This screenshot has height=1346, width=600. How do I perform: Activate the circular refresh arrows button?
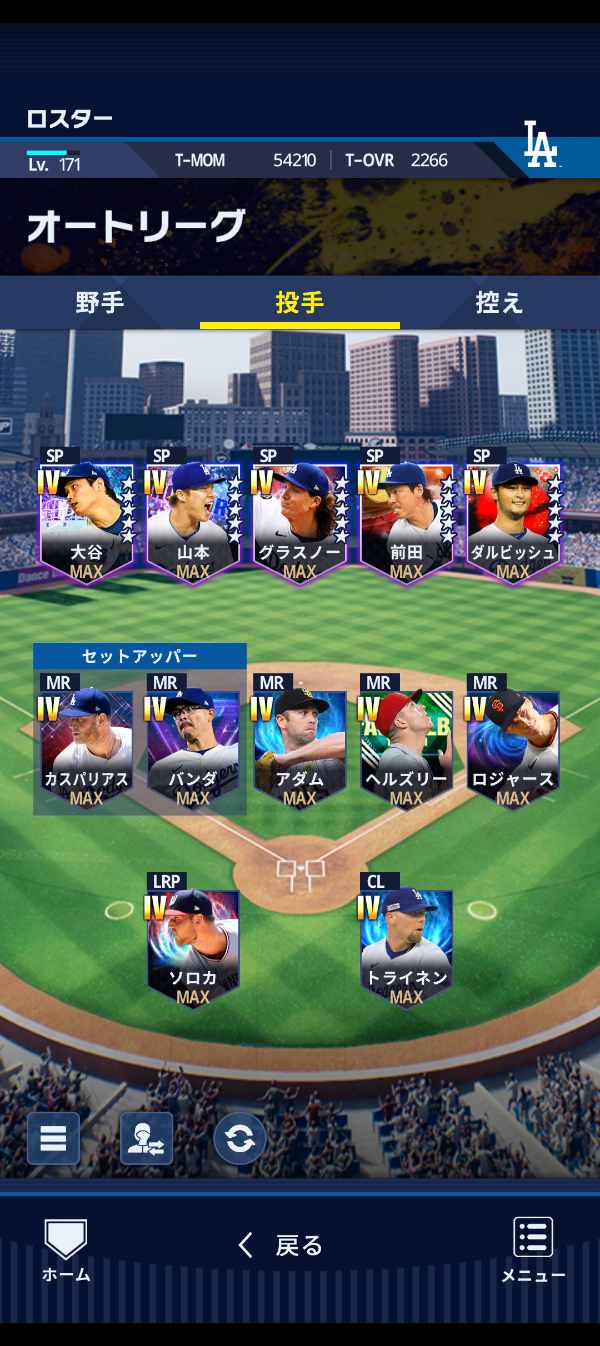coord(240,1138)
